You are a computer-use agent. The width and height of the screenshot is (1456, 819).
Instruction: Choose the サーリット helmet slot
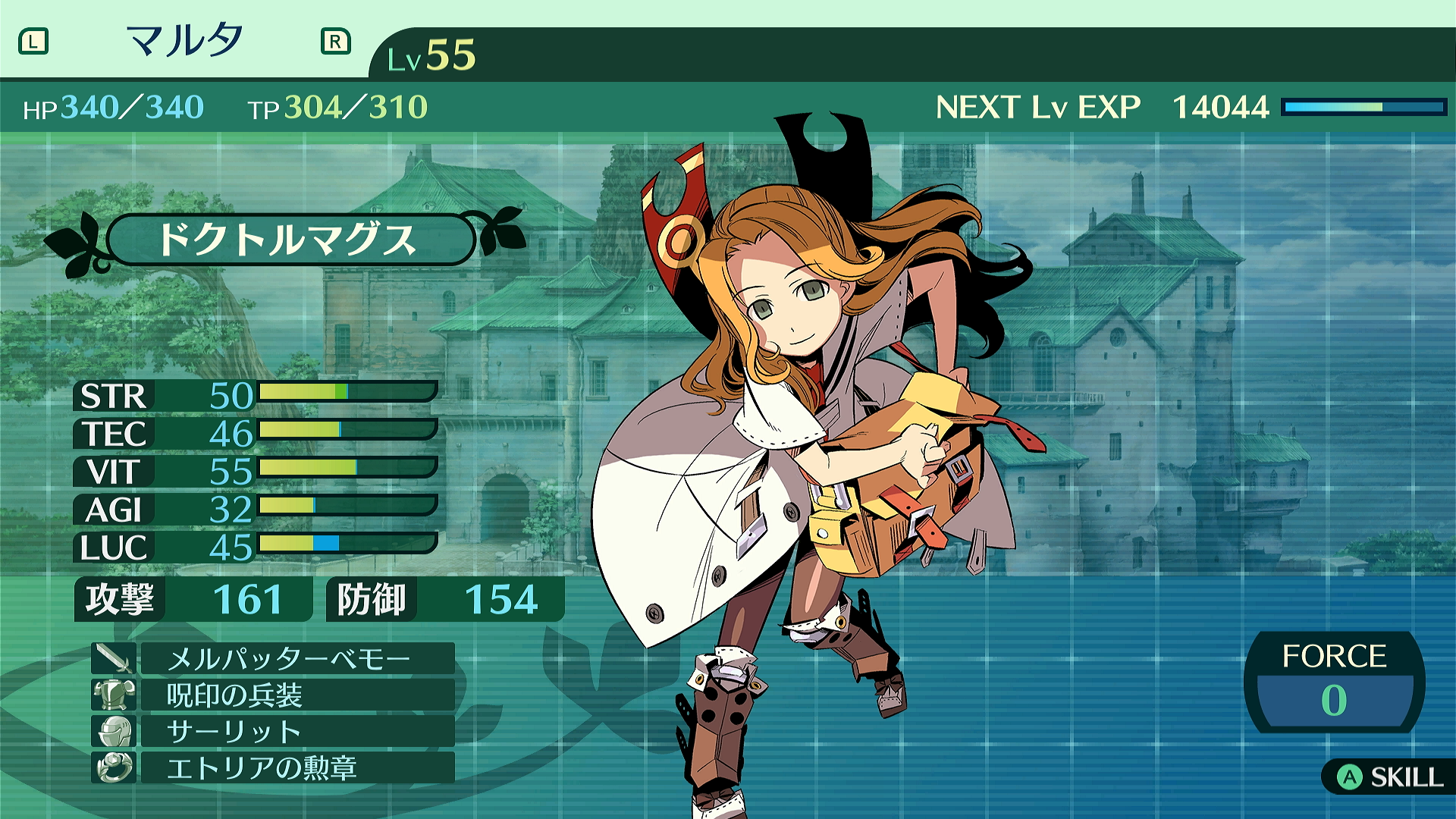coord(296,731)
